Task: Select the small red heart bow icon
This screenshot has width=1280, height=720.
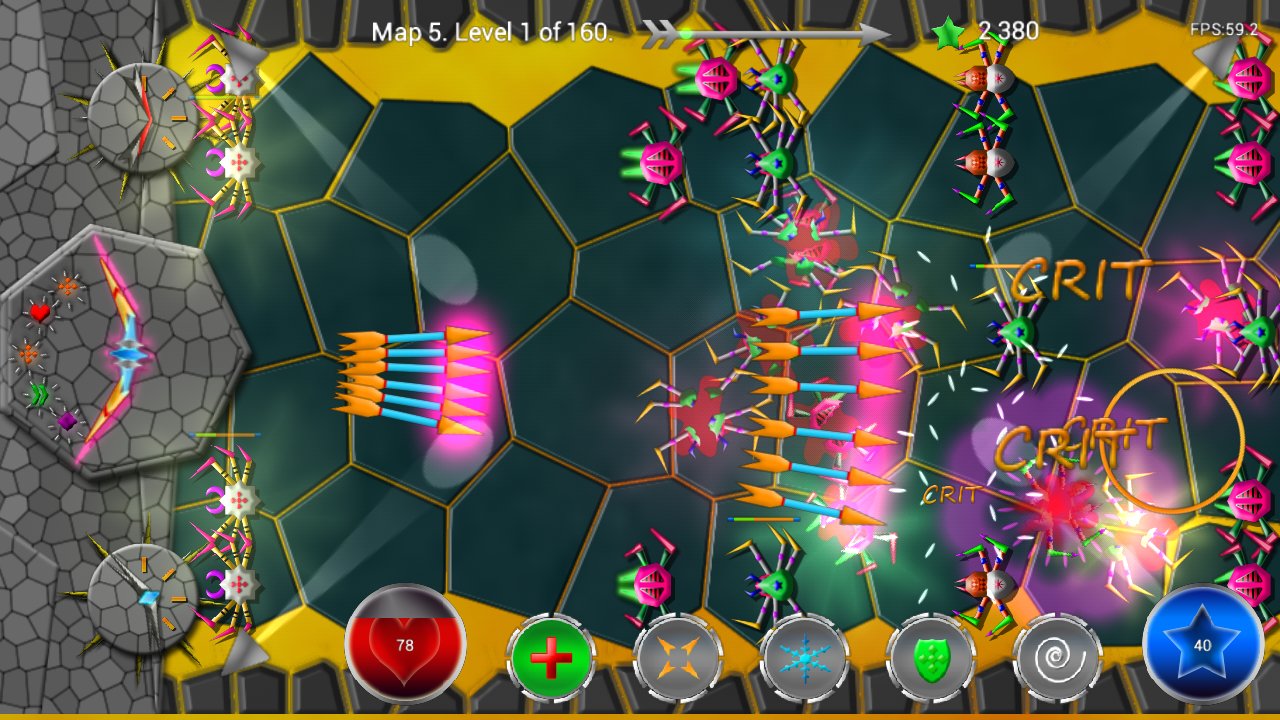Action: pos(39,313)
